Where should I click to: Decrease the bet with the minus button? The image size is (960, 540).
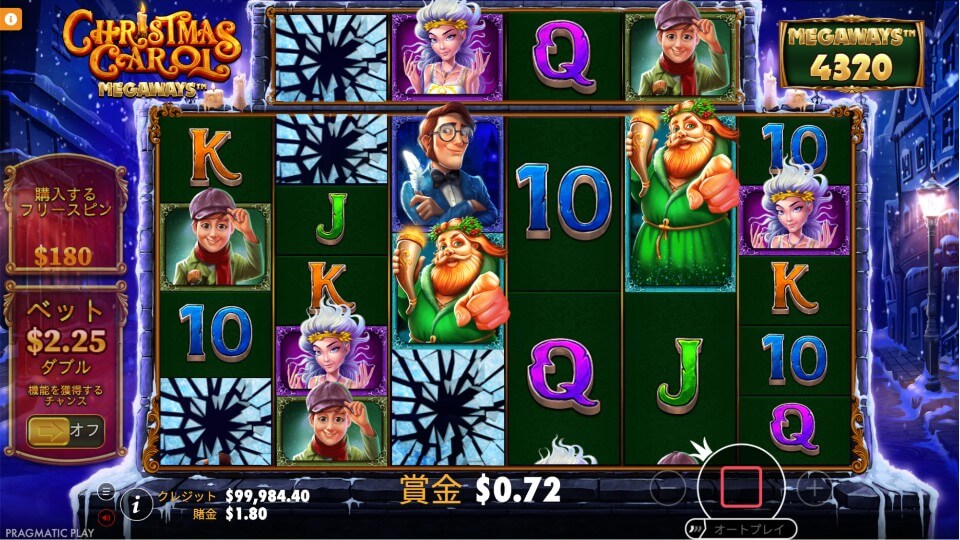point(668,488)
